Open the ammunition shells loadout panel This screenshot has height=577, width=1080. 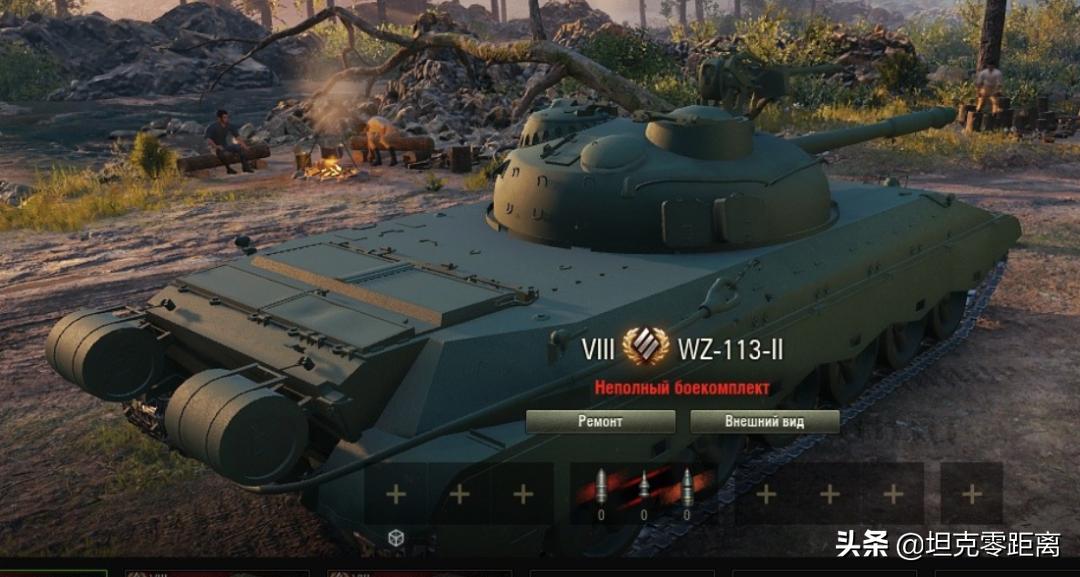tap(644, 493)
